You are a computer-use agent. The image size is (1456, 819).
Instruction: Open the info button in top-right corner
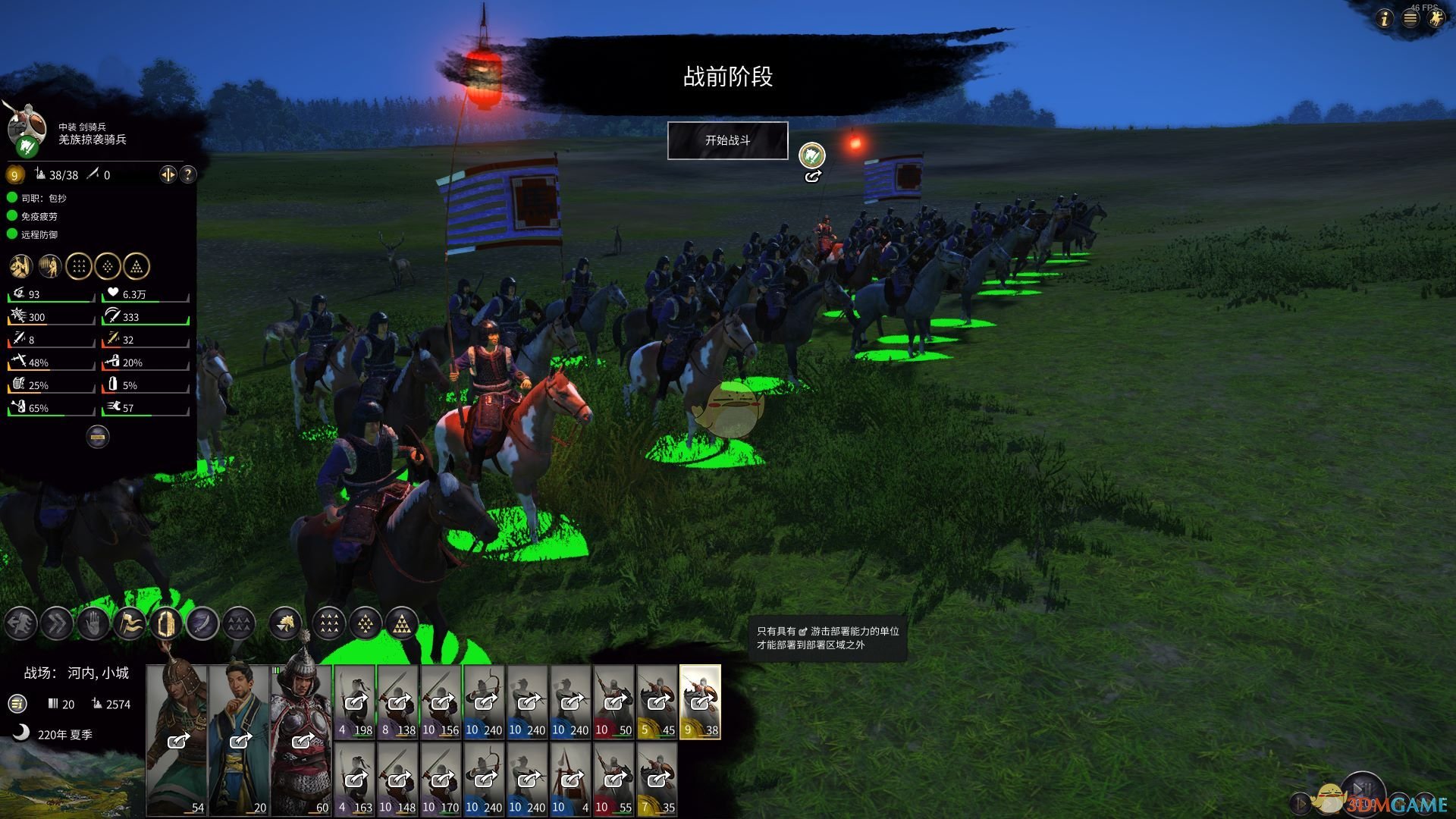click(1385, 19)
